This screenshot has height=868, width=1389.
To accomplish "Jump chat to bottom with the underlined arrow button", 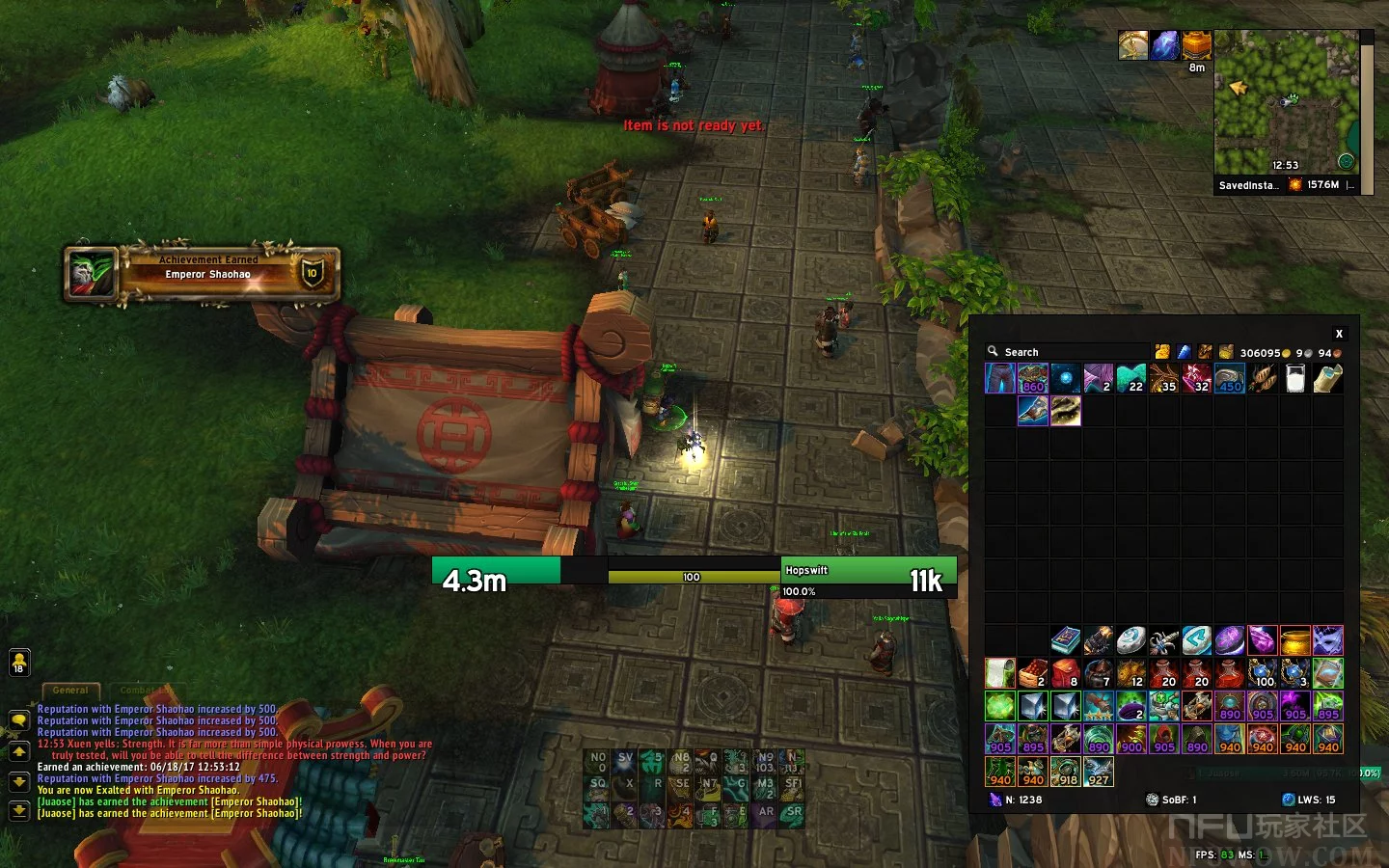I will pos(18,811).
